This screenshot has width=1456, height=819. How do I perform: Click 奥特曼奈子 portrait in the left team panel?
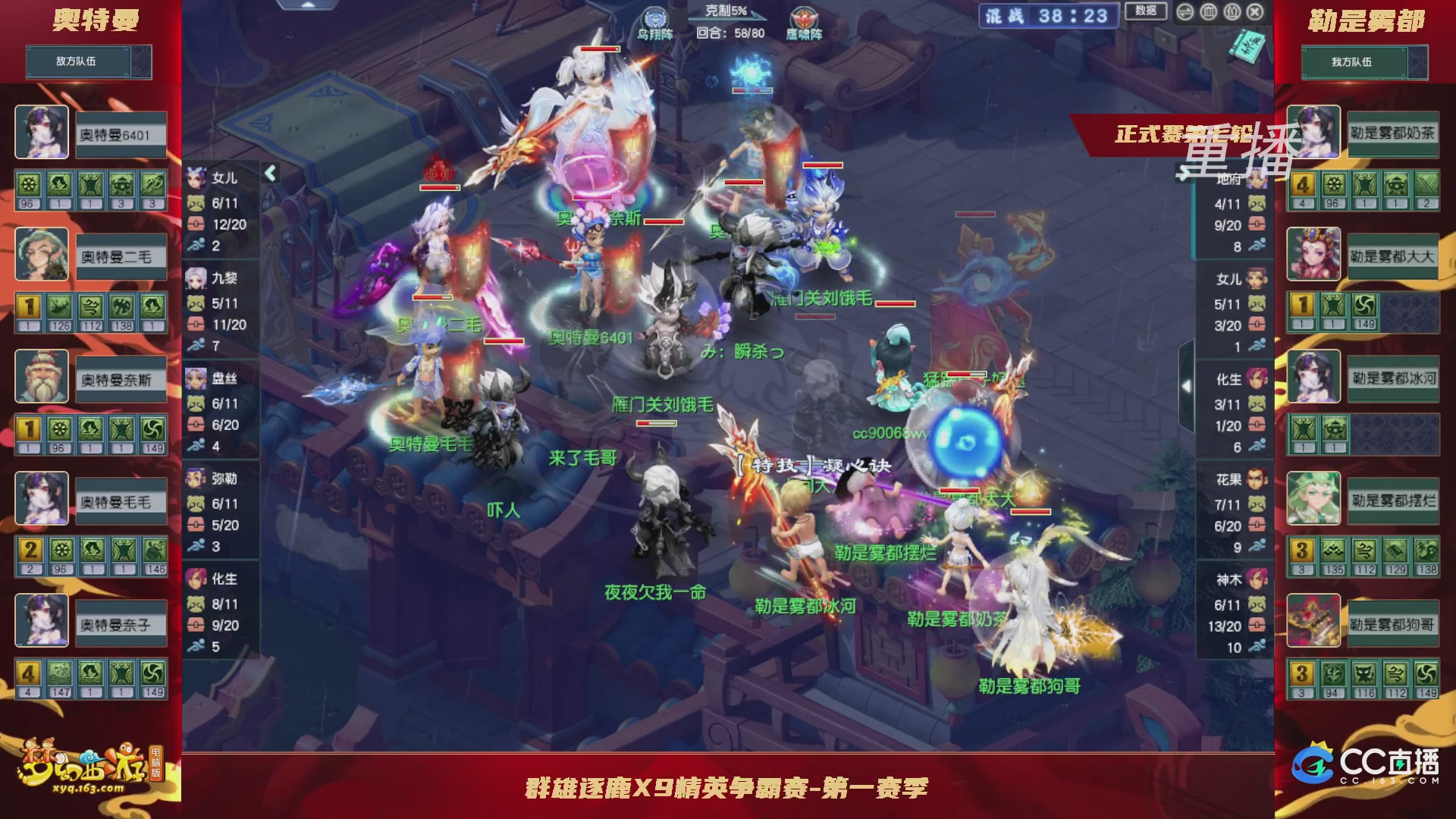coord(42,621)
